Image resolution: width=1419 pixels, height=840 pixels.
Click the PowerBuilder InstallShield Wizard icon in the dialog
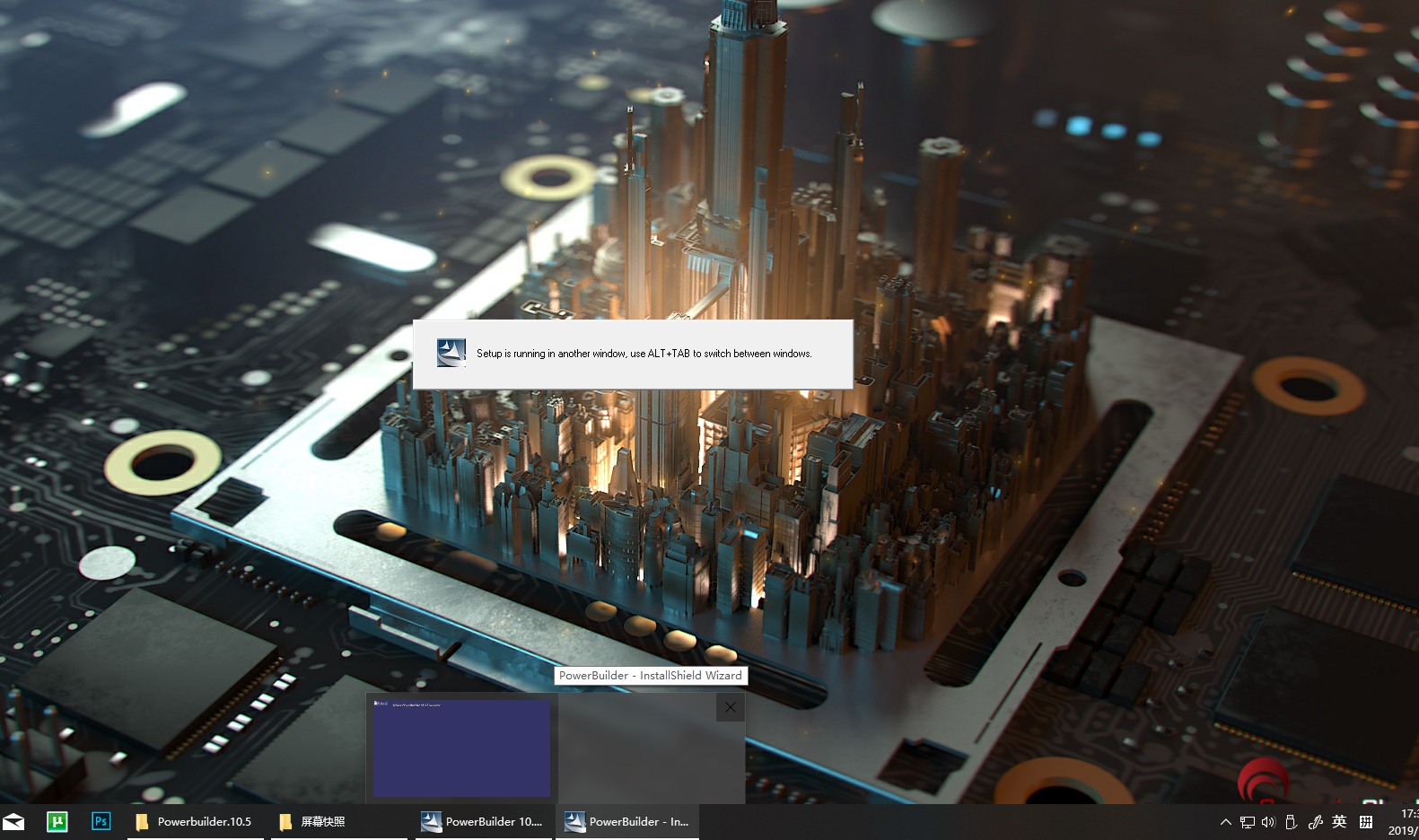pos(451,354)
